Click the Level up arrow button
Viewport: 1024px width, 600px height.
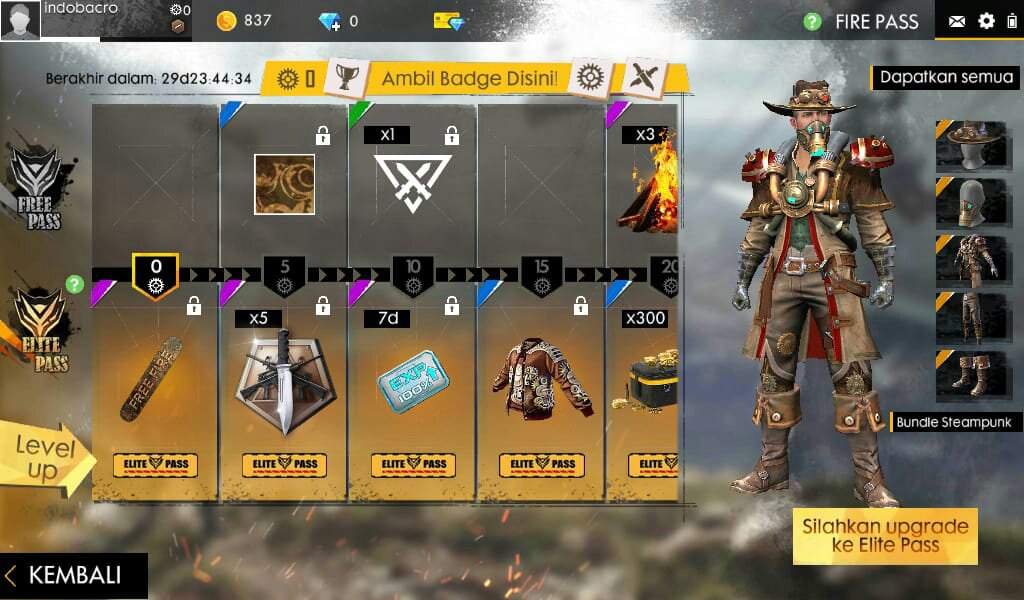point(46,460)
